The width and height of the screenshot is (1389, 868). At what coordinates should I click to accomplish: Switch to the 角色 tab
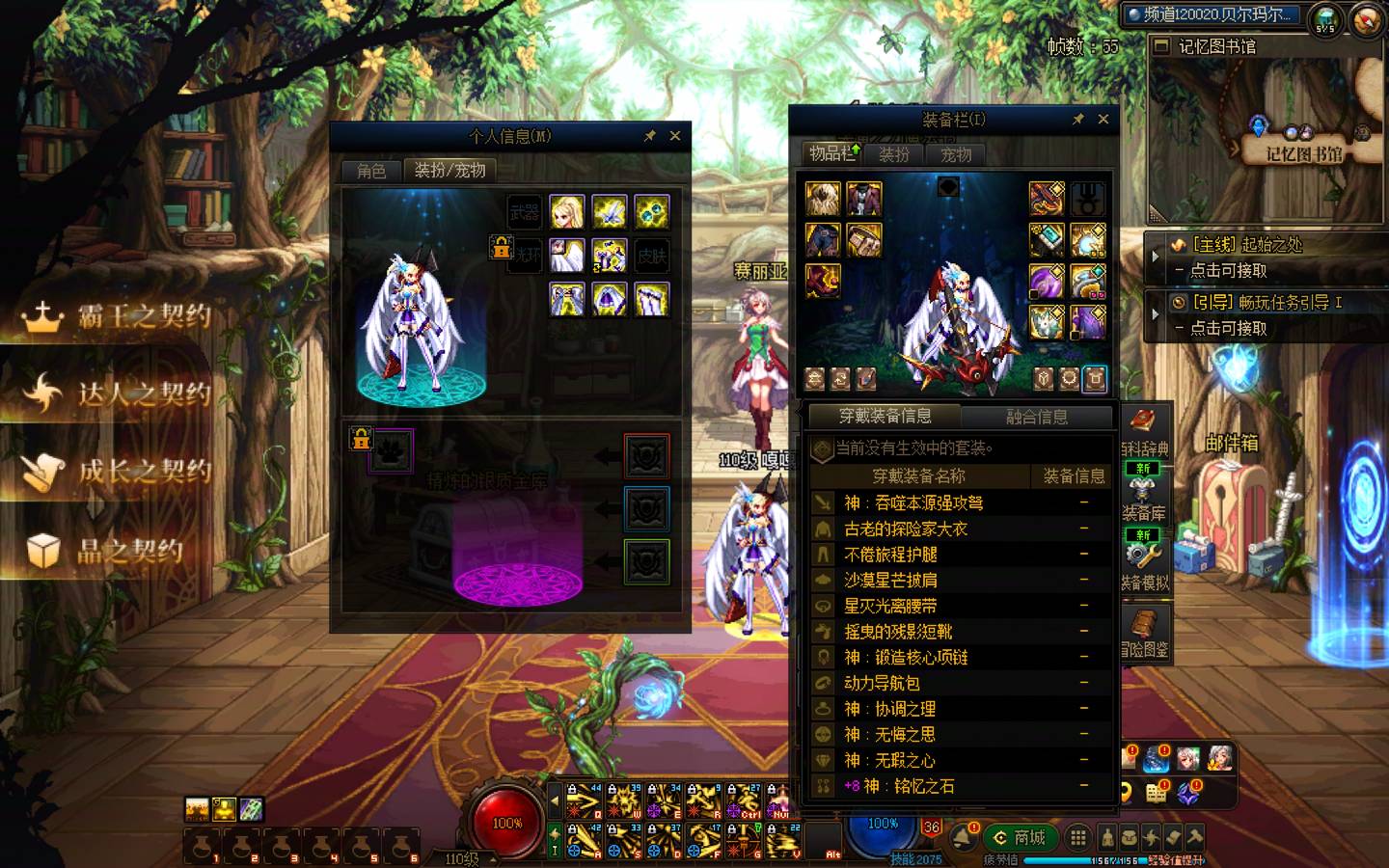371,171
